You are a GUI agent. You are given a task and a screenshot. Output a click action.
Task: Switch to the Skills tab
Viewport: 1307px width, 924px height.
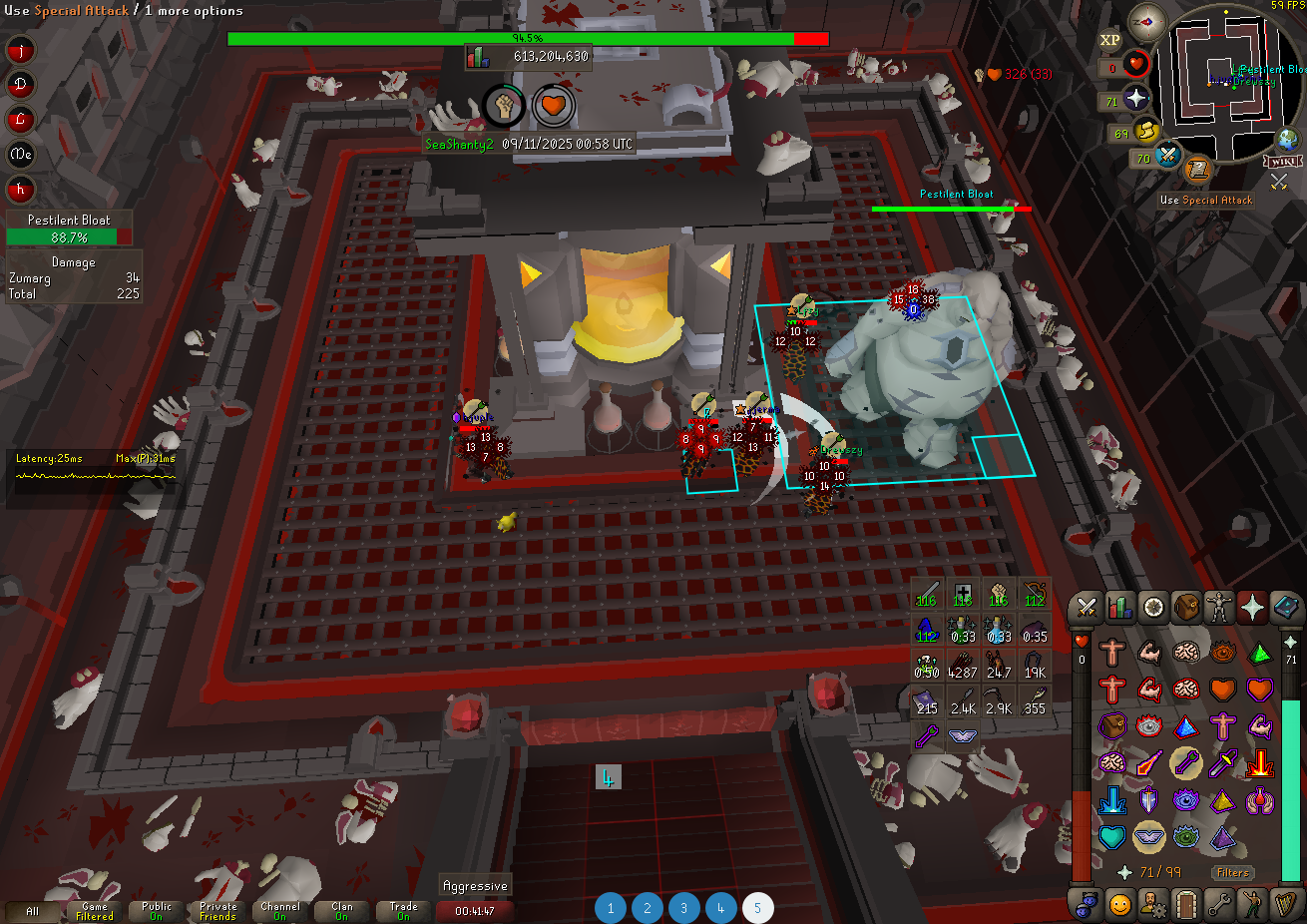[x=1119, y=607]
